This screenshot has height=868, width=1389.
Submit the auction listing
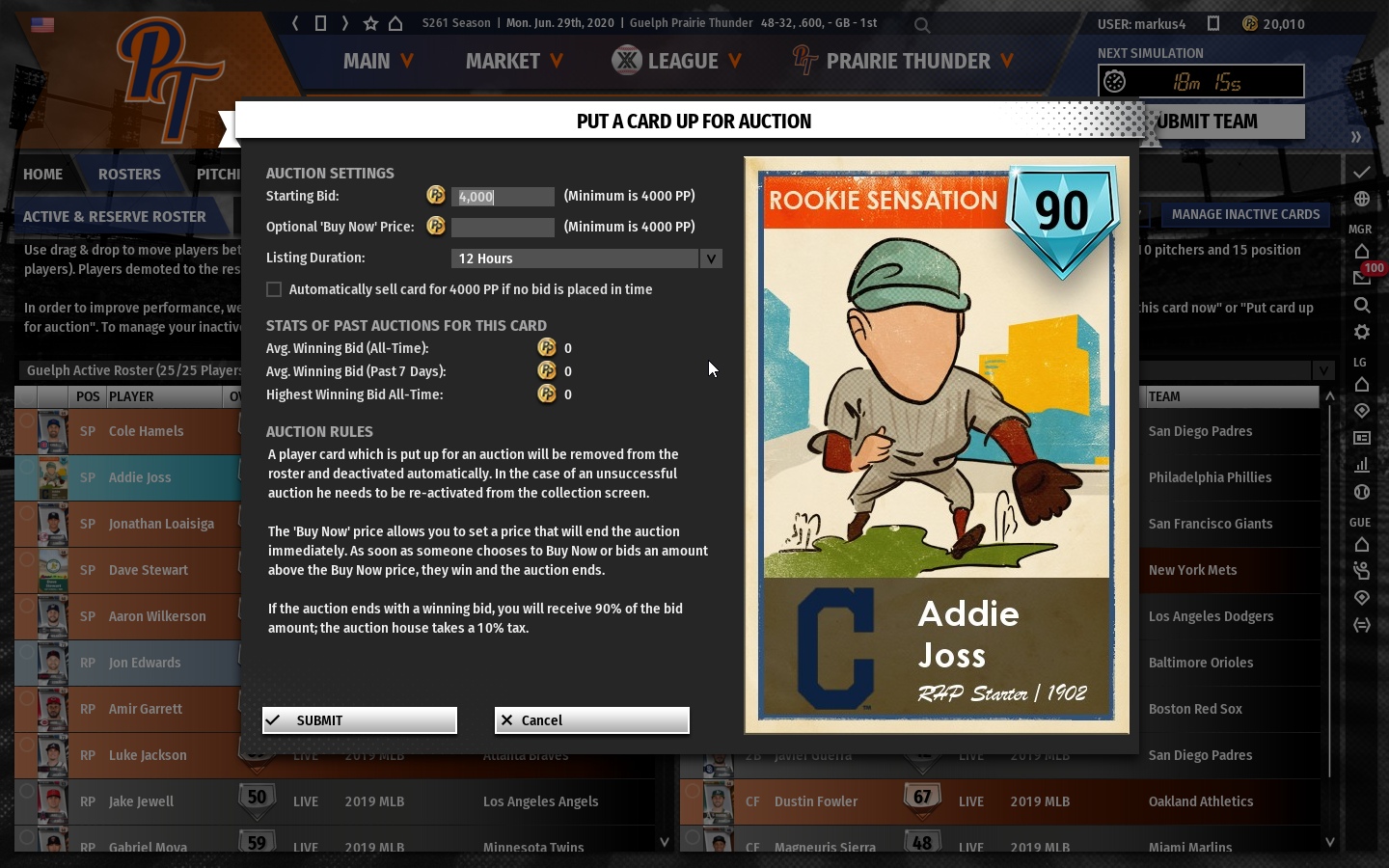[359, 720]
